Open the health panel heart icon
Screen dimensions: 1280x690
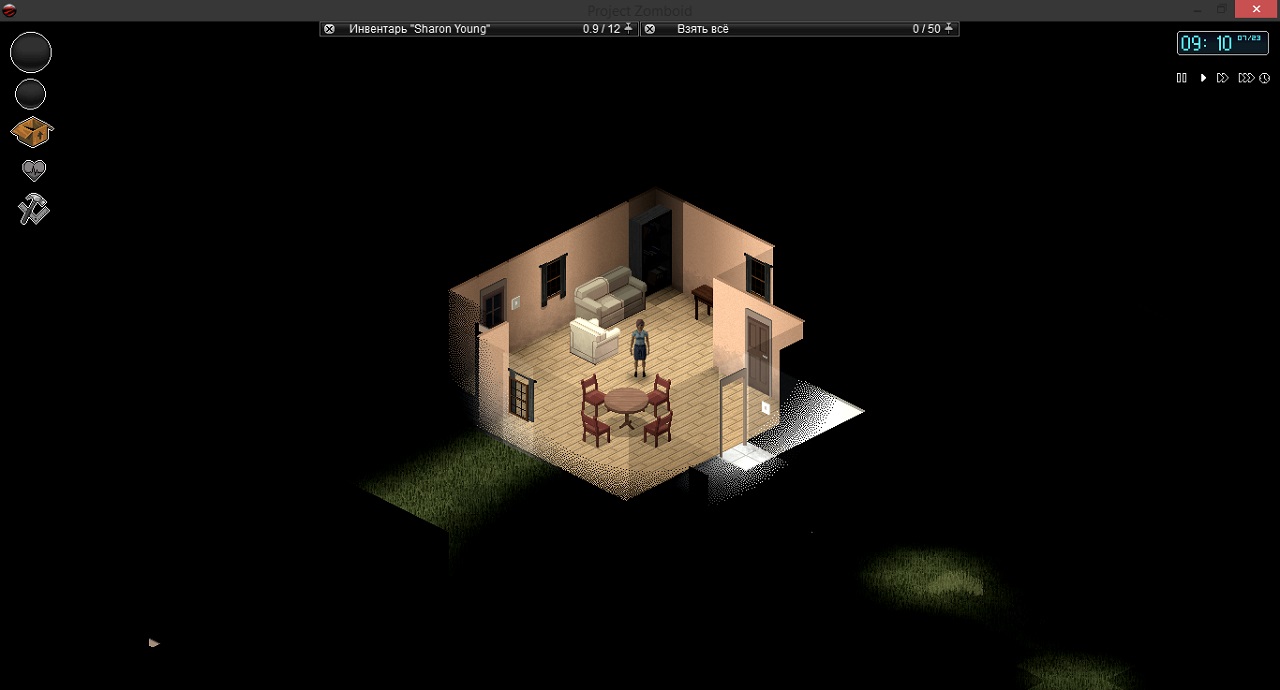pos(34,170)
